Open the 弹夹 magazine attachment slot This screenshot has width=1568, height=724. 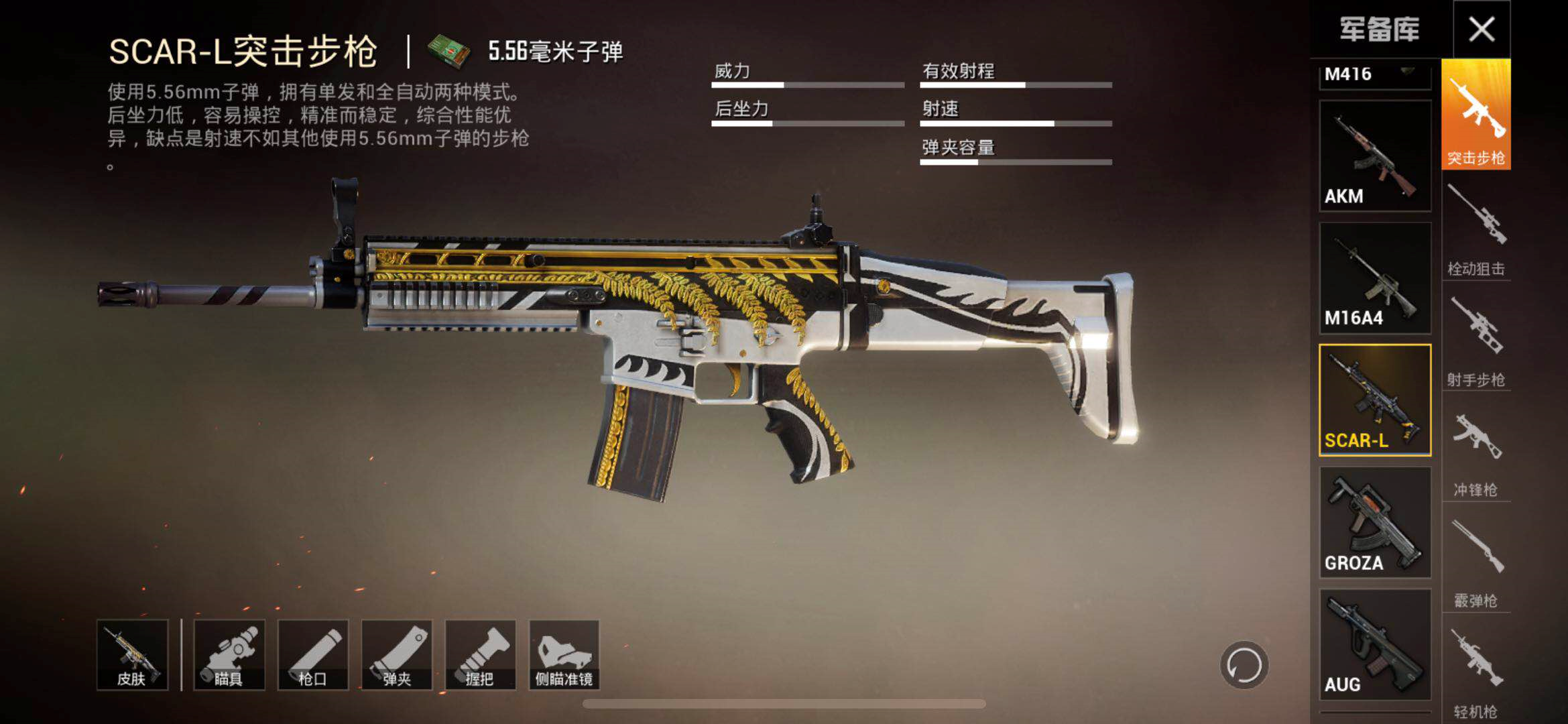pyautogui.click(x=397, y=655)
